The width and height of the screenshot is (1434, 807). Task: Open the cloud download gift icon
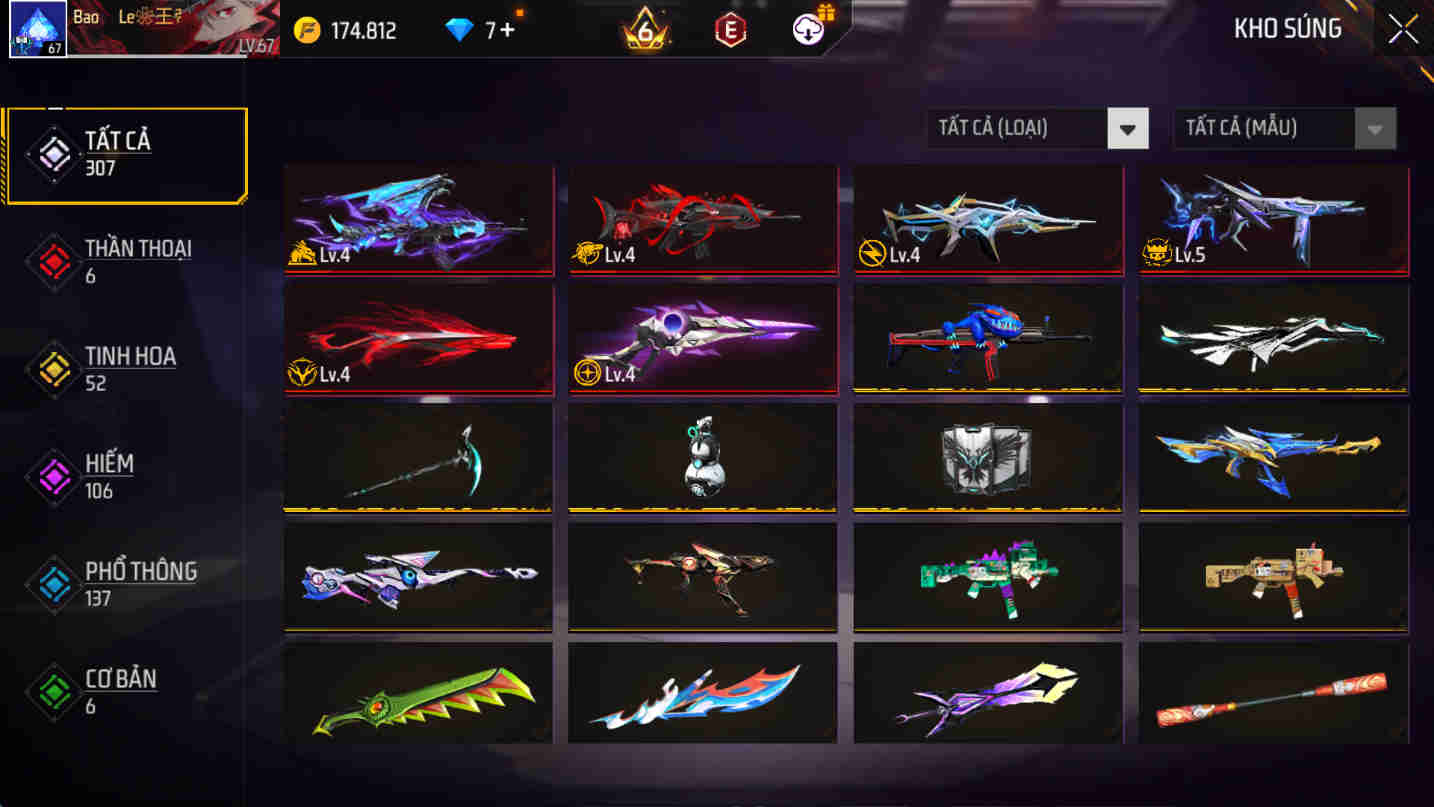(x=808, y=28)
